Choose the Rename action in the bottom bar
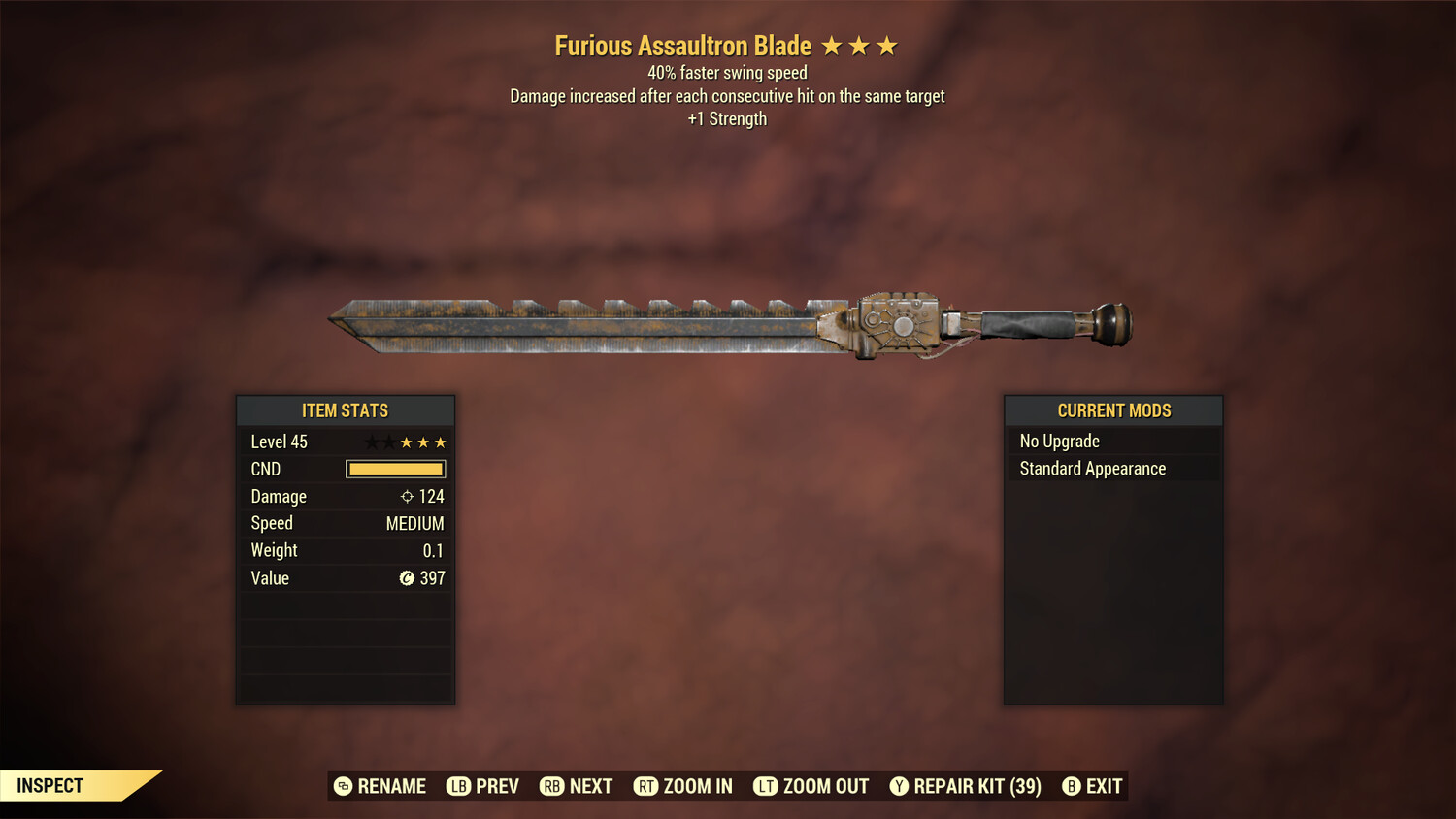Image resolution: width=1456 pixels, height=819 pixels. (381, 786)
